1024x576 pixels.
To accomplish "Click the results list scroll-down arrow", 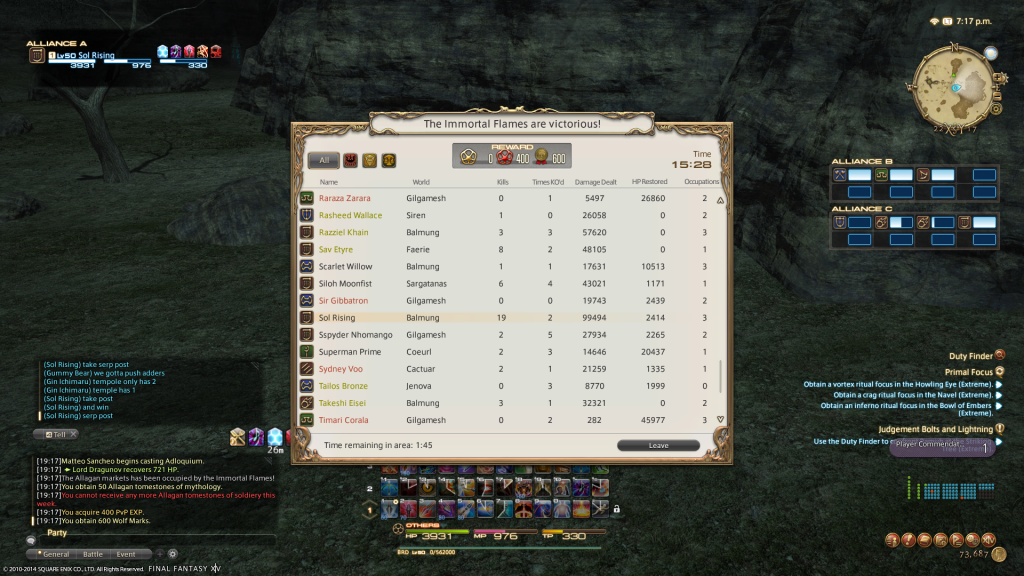I will (720, 419).
